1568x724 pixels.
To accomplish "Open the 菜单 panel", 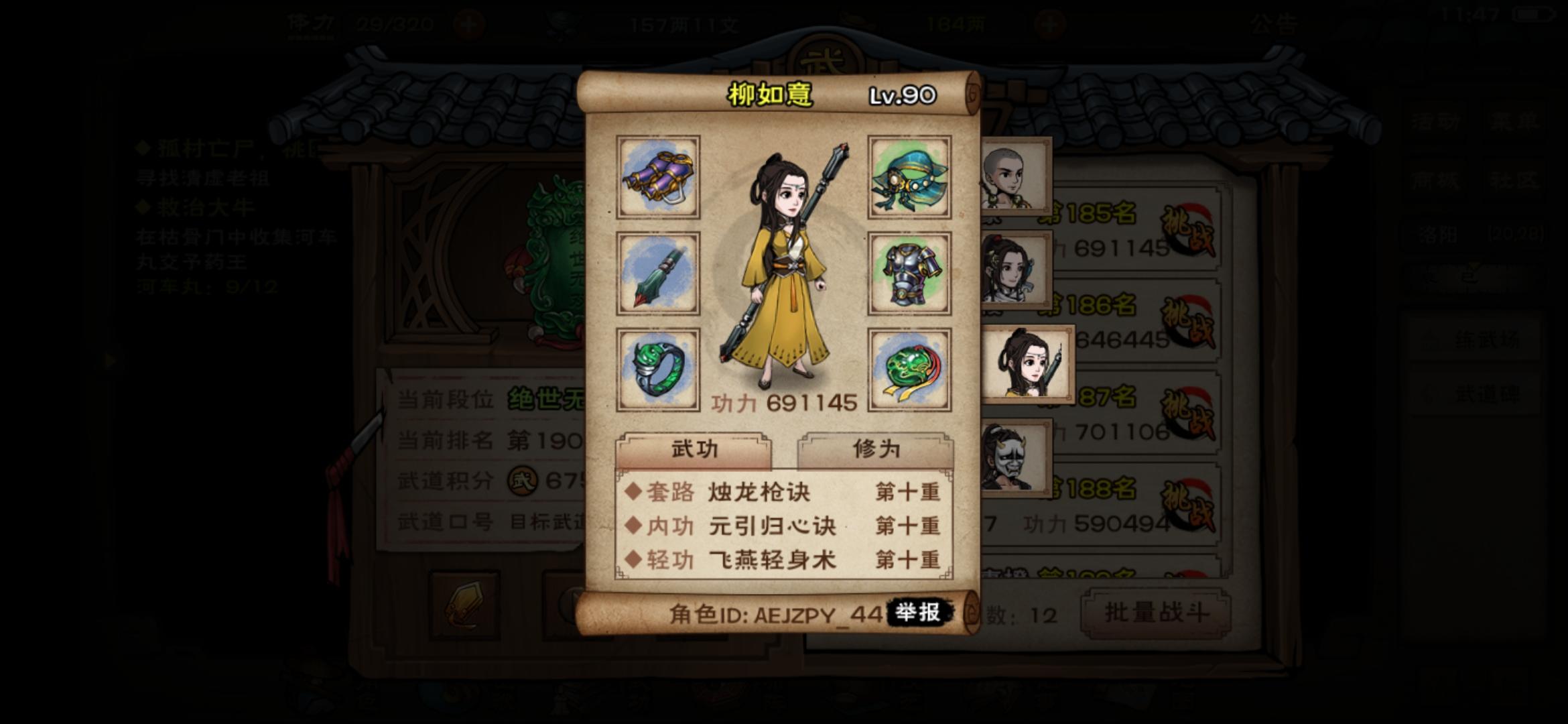I will coord(1514,121).
